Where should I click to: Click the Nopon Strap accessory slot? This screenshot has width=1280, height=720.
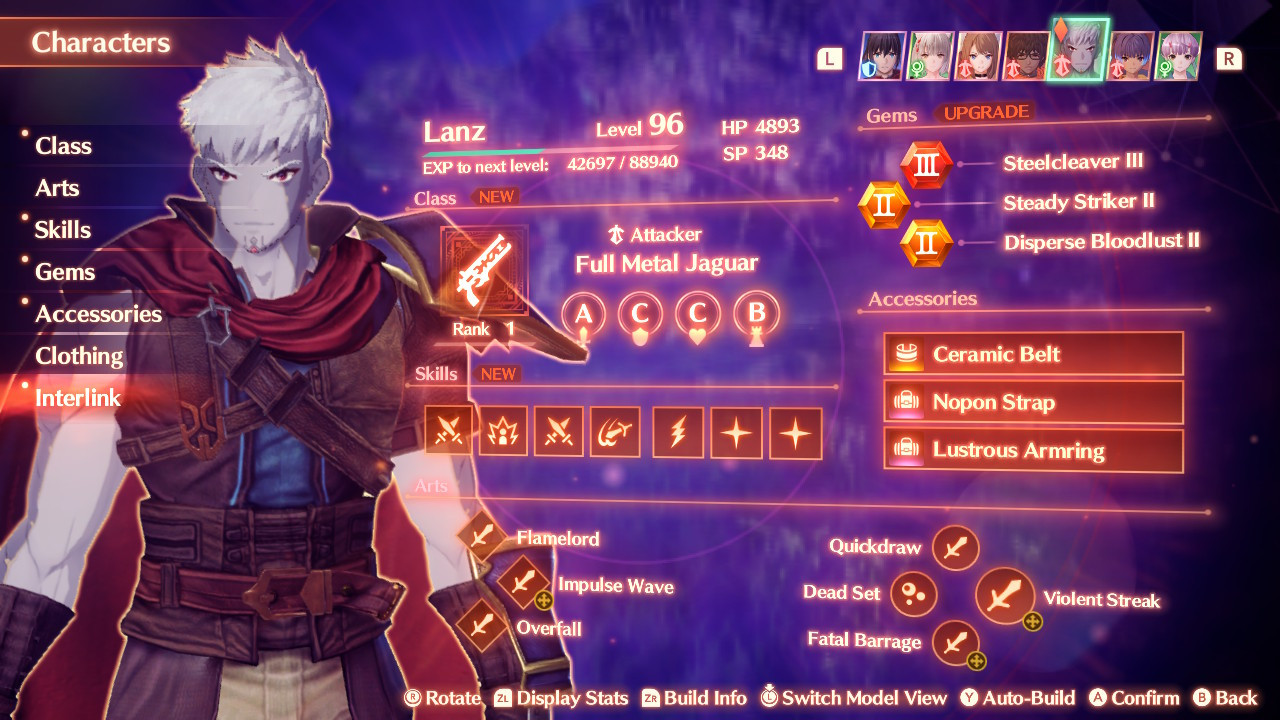pos(1033,402)
